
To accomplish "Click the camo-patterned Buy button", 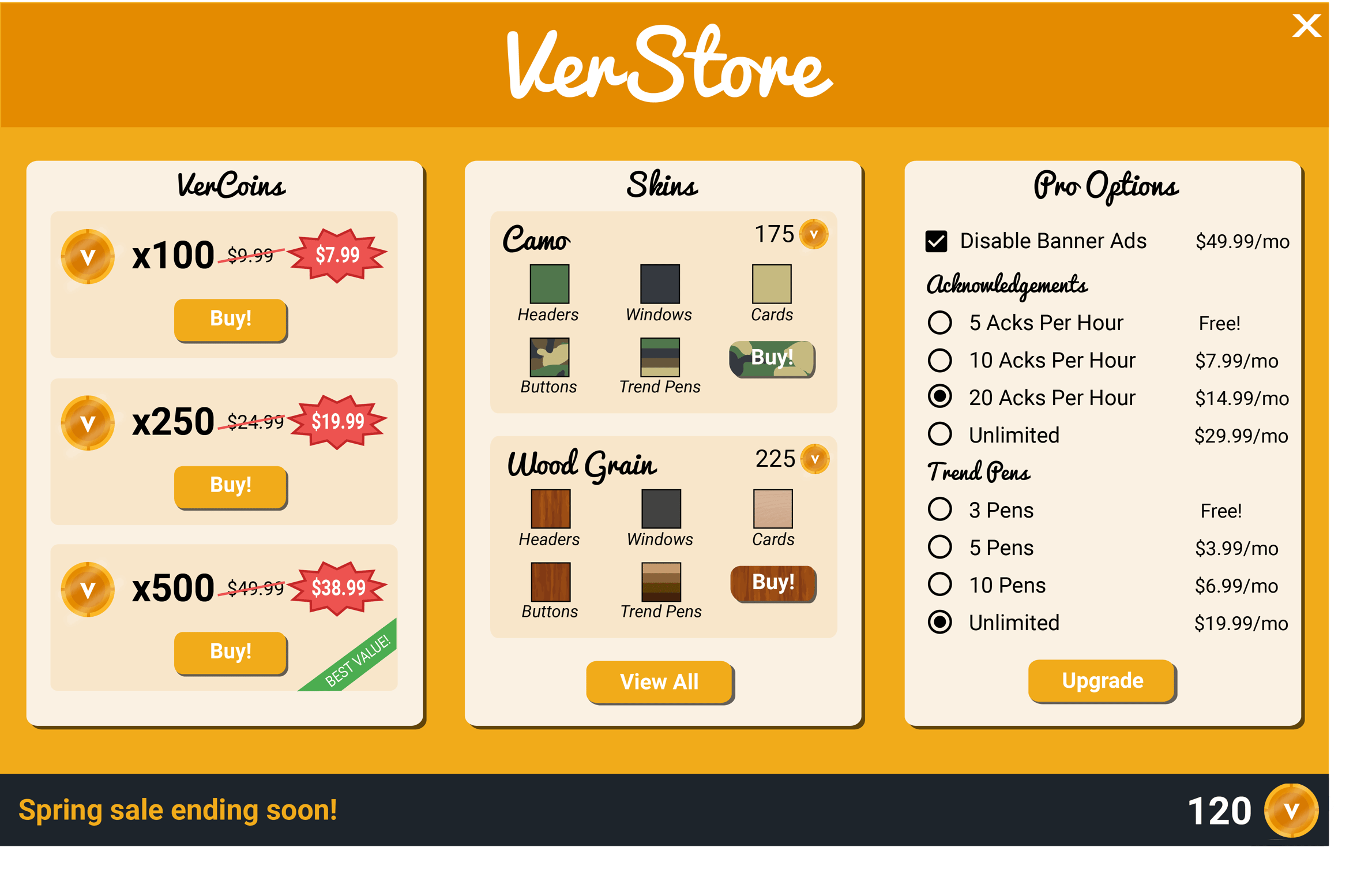I will point(771,358).
